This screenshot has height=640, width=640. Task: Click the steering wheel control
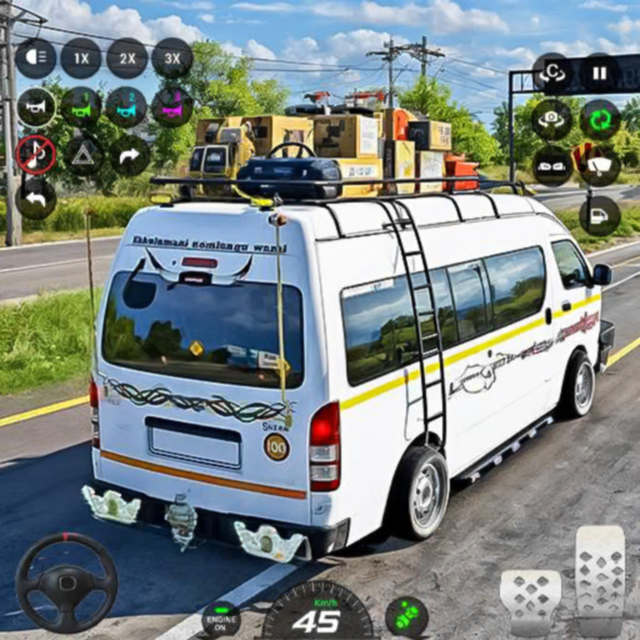(66, 582)
